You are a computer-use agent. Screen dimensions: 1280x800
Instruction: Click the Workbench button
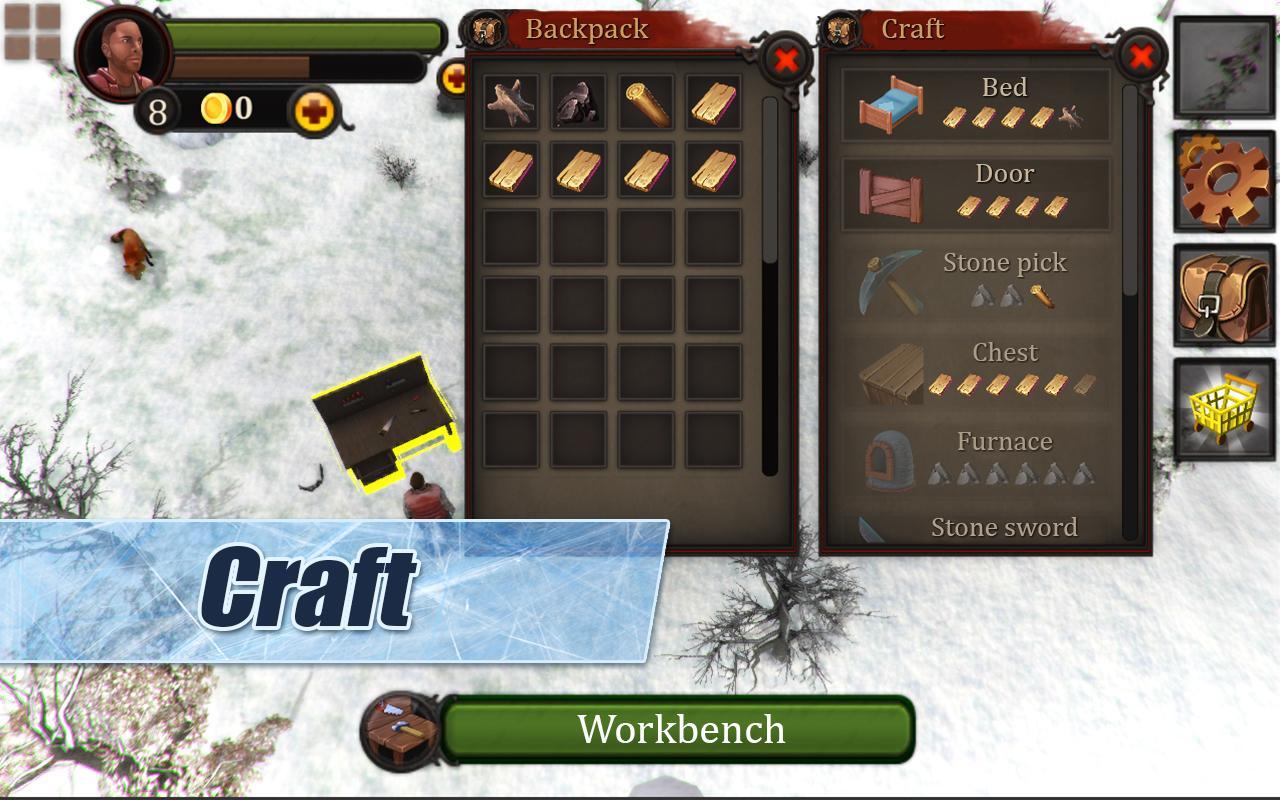tap(678, 729)
